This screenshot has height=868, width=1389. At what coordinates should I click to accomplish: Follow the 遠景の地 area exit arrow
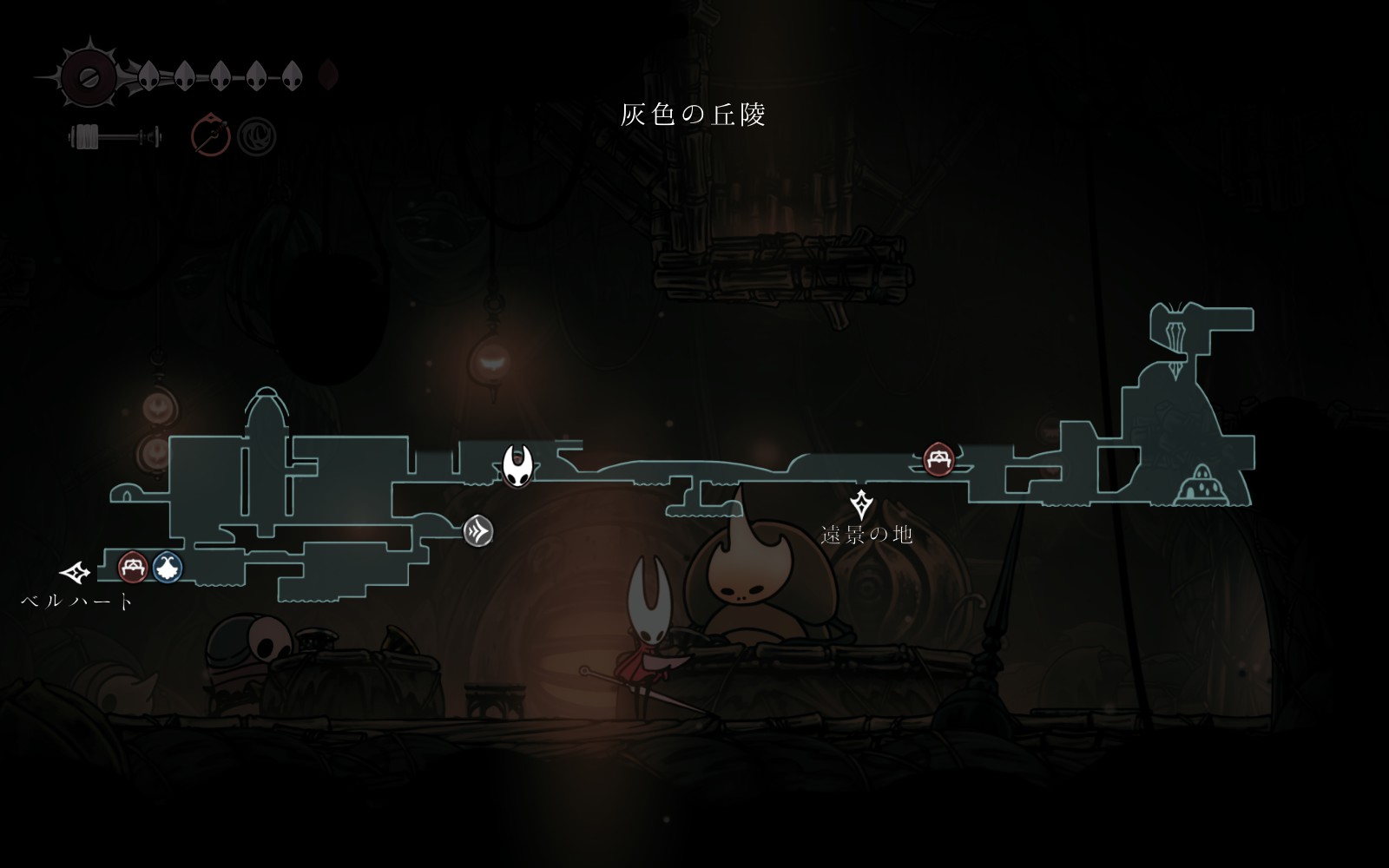(861, 503)
